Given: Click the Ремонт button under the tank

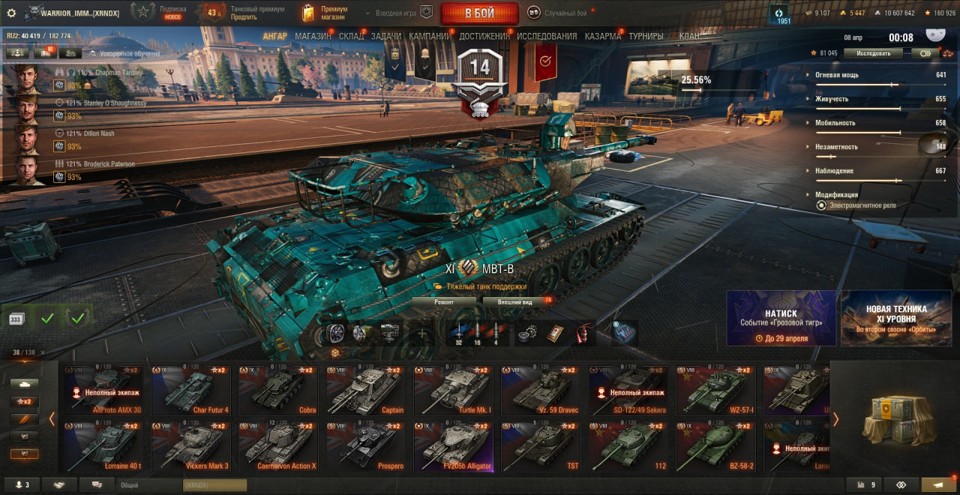Looking at the screenshot, I should point(442,300).
